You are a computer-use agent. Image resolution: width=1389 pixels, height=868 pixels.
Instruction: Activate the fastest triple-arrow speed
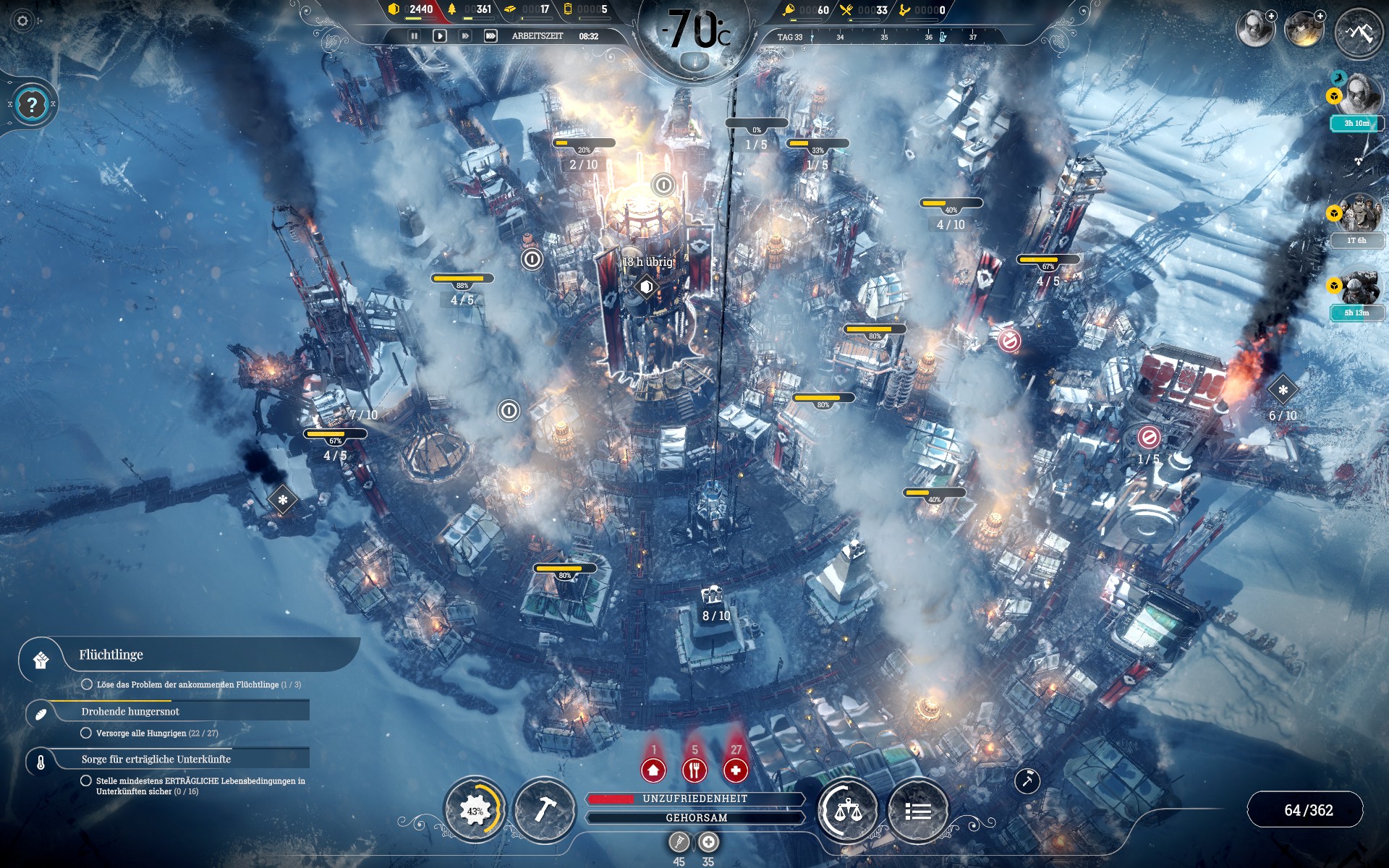pos(490,35)
